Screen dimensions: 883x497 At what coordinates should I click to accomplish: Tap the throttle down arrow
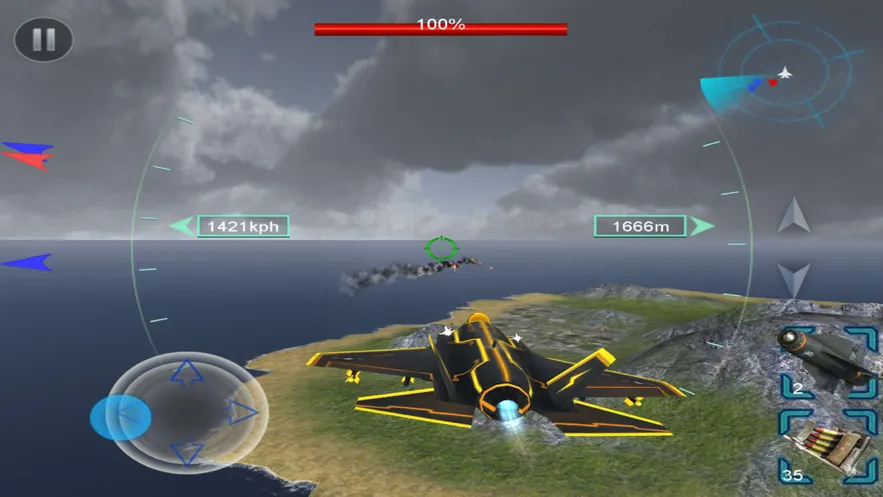coord(794,279)
